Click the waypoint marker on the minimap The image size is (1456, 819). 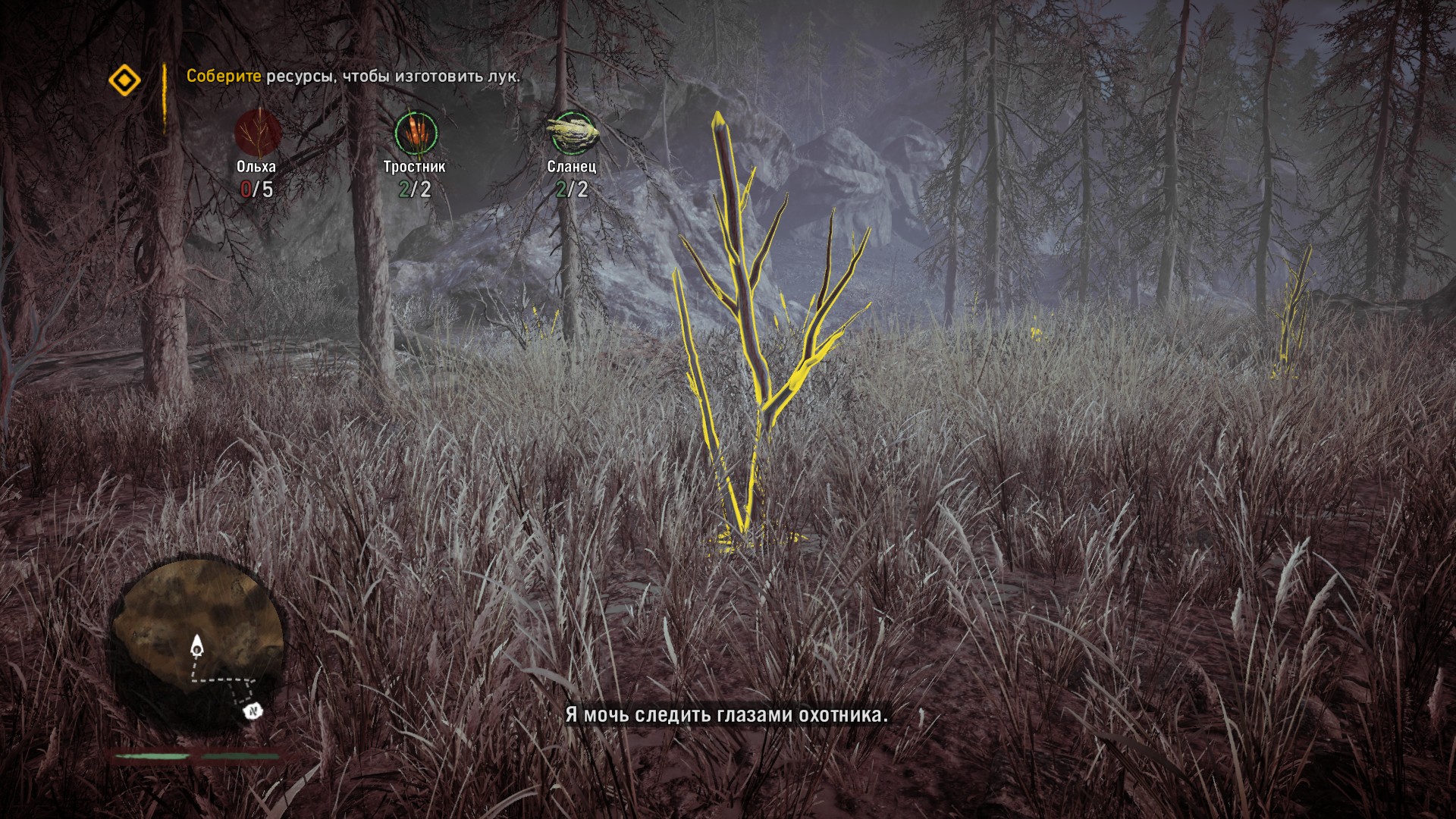pos(253,711)
